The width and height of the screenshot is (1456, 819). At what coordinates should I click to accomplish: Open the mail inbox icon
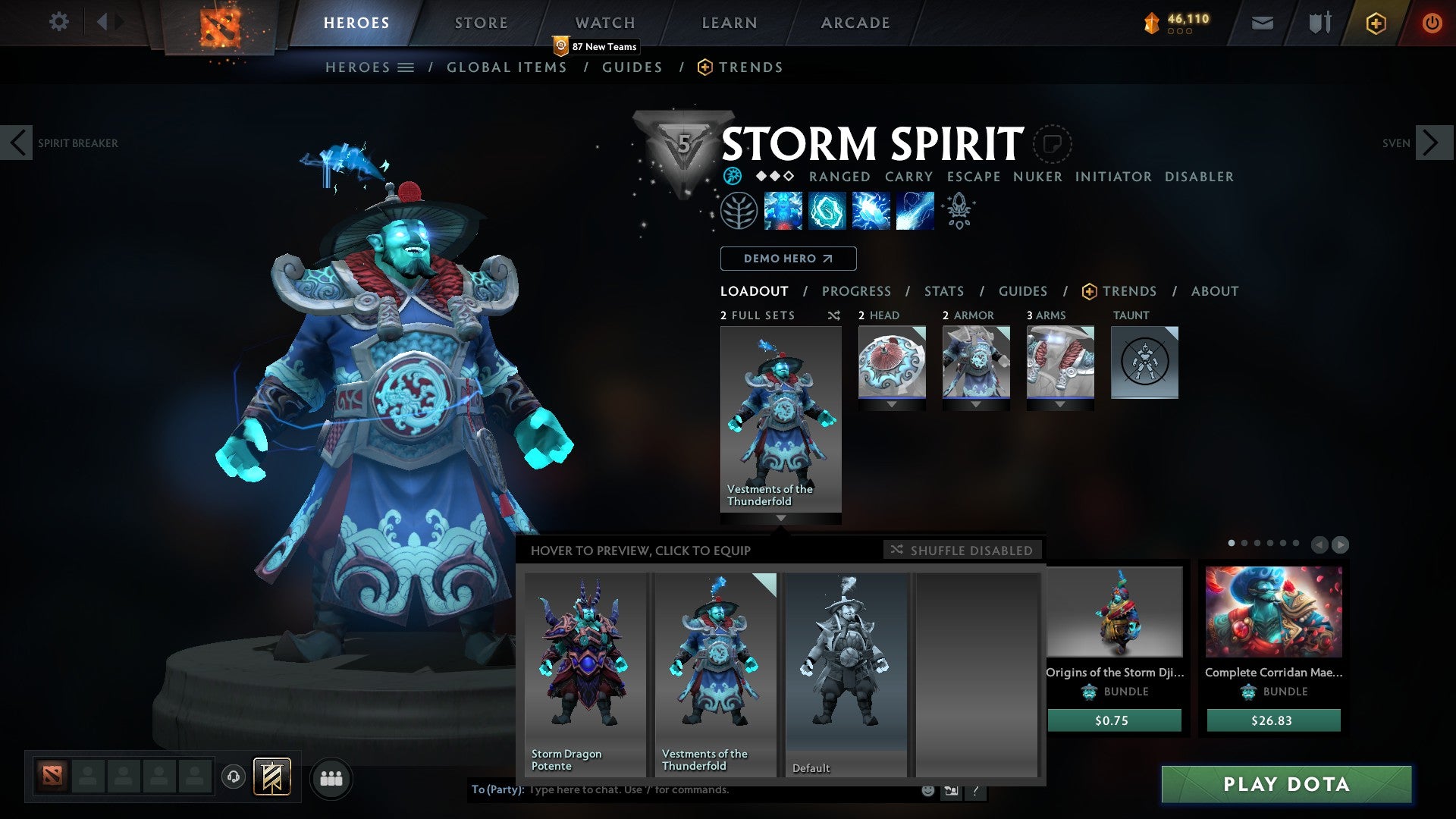pos(1263,23)
